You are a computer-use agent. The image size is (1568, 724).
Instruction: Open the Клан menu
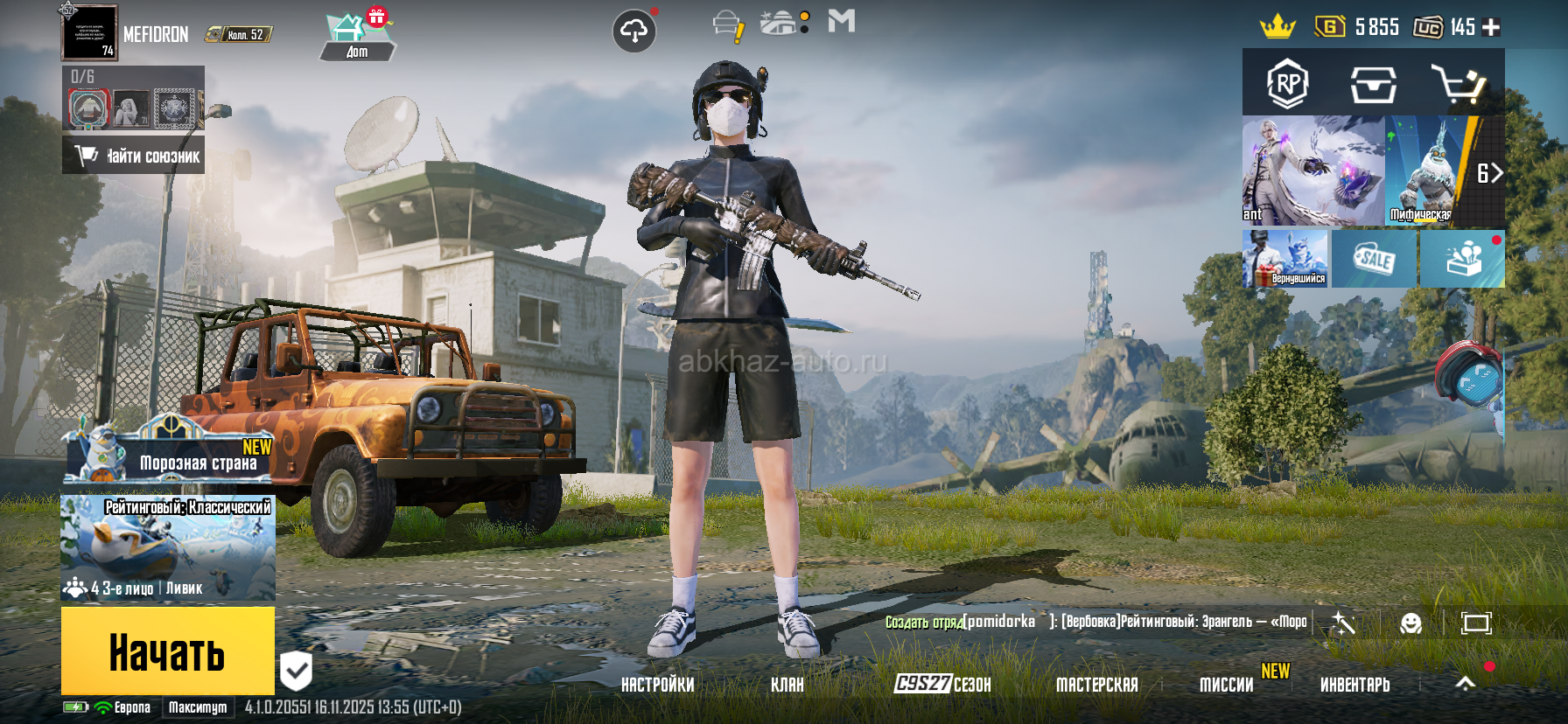tap(787, 685)
